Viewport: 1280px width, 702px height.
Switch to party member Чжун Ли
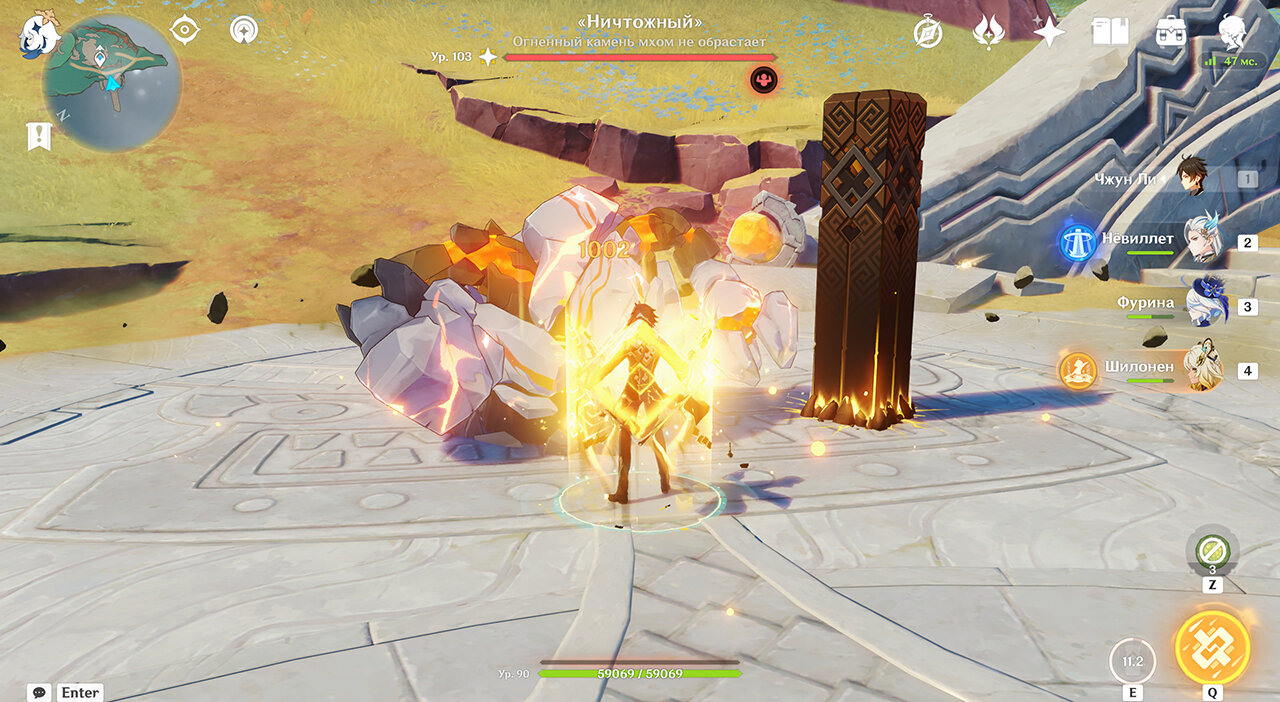1192,177
